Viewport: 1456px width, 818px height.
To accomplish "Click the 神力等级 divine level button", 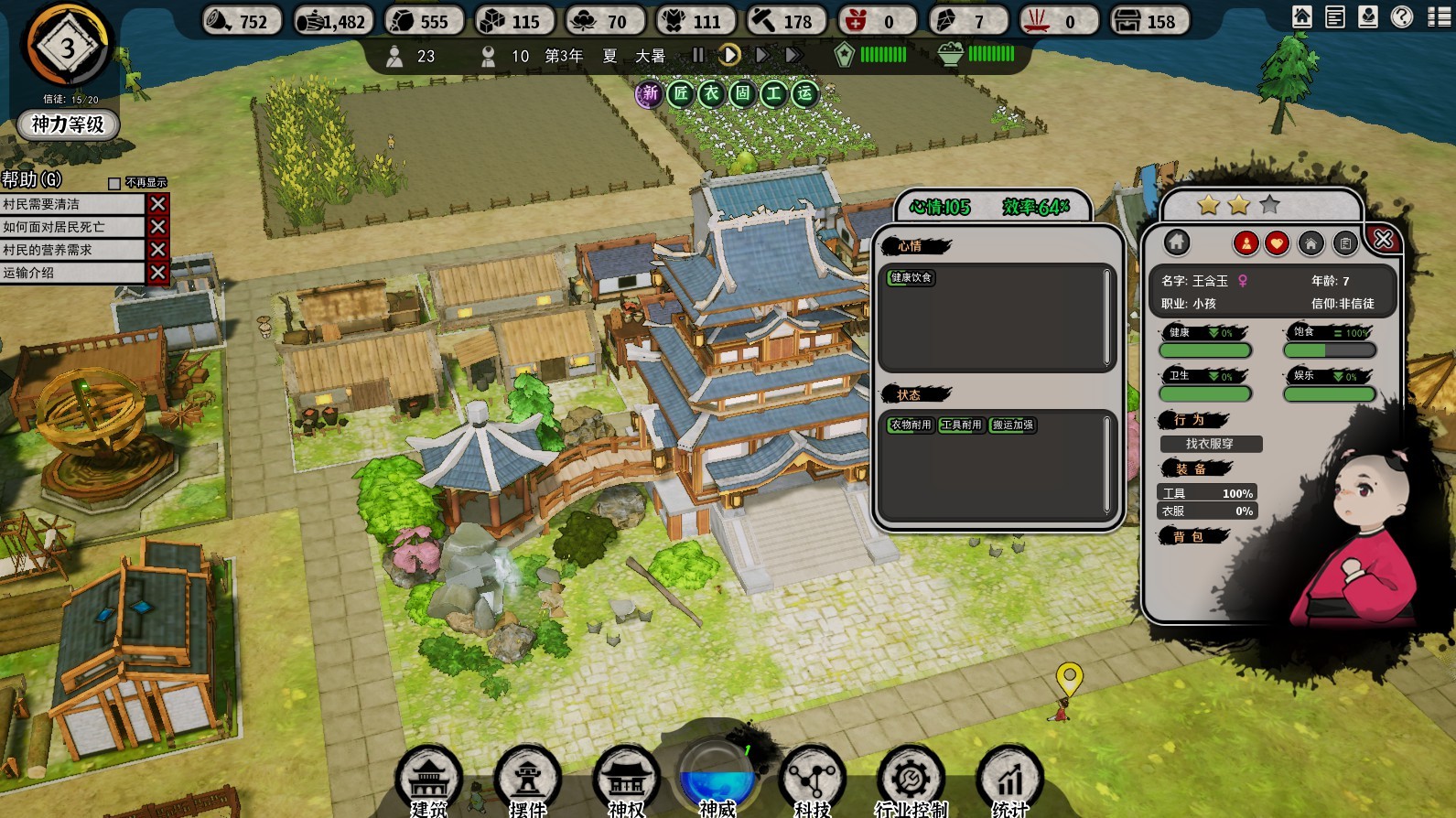I will (x=68, y=124).
